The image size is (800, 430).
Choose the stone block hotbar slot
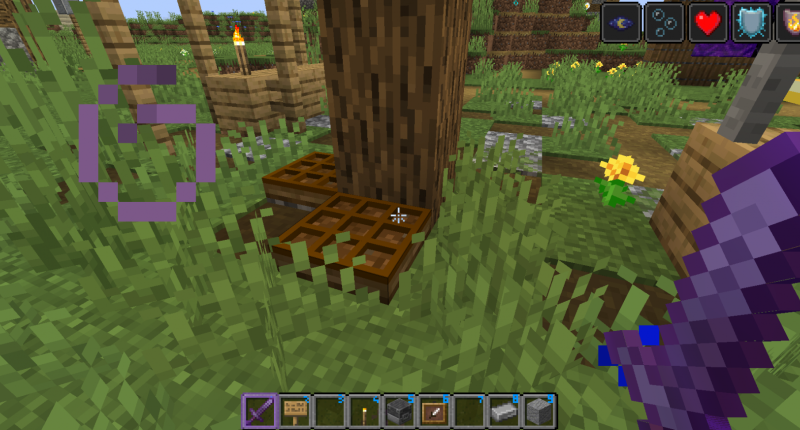(539, 411)
